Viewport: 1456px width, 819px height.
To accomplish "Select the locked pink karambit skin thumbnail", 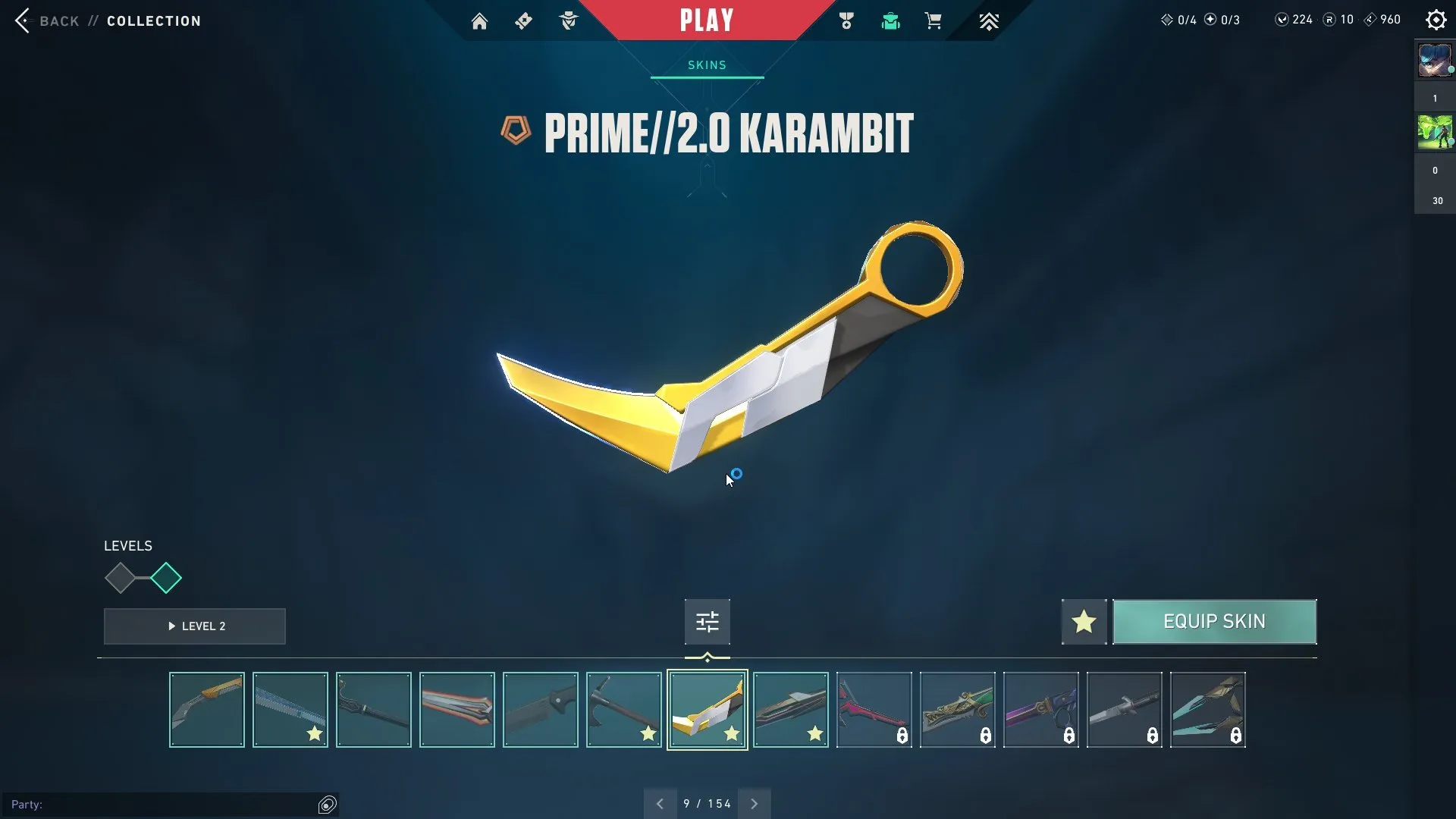I will (874, 710).
